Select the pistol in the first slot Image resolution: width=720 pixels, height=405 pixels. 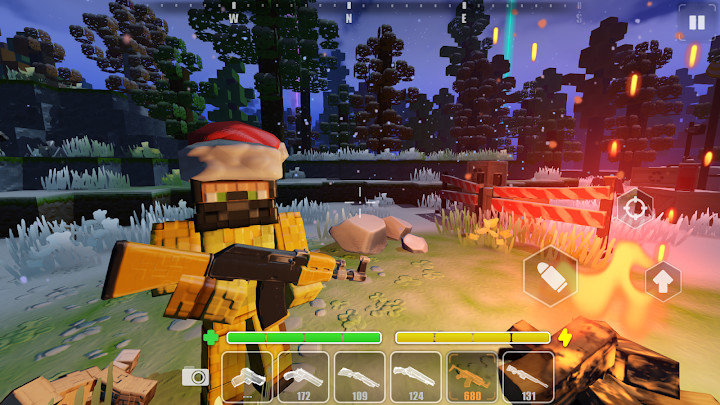[247, 376]
